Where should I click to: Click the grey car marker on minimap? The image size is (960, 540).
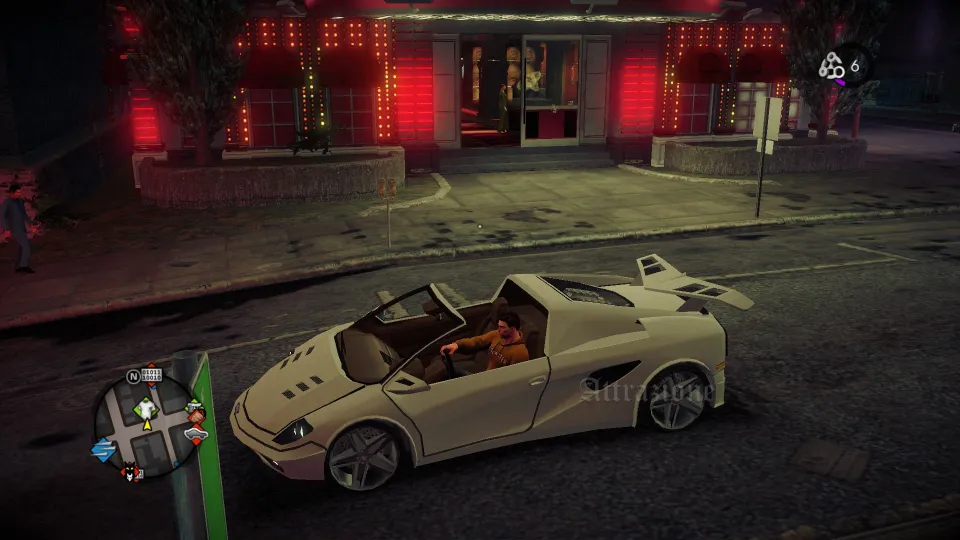tap(194, 434)
